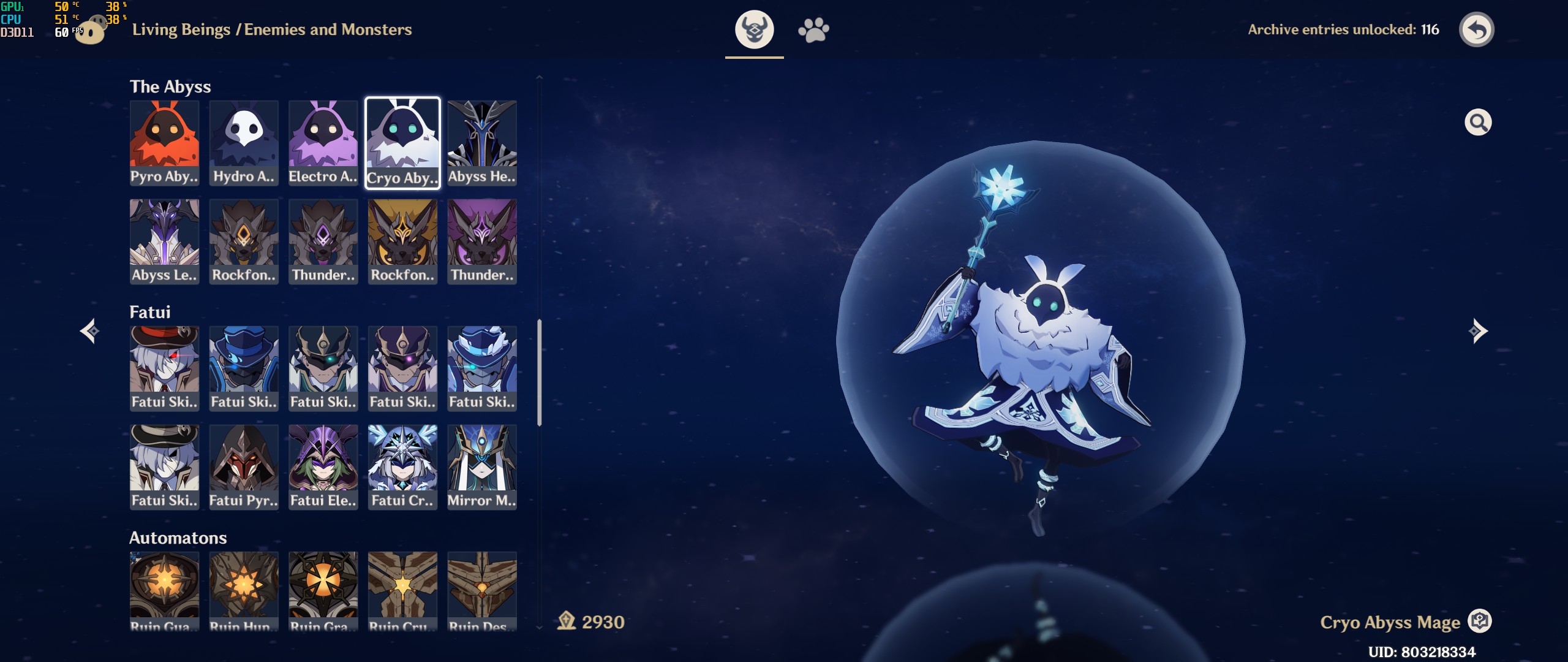Open the Abyss Lector entry
The width and height of the screenshot is (1568, 662).
point(164,241)
